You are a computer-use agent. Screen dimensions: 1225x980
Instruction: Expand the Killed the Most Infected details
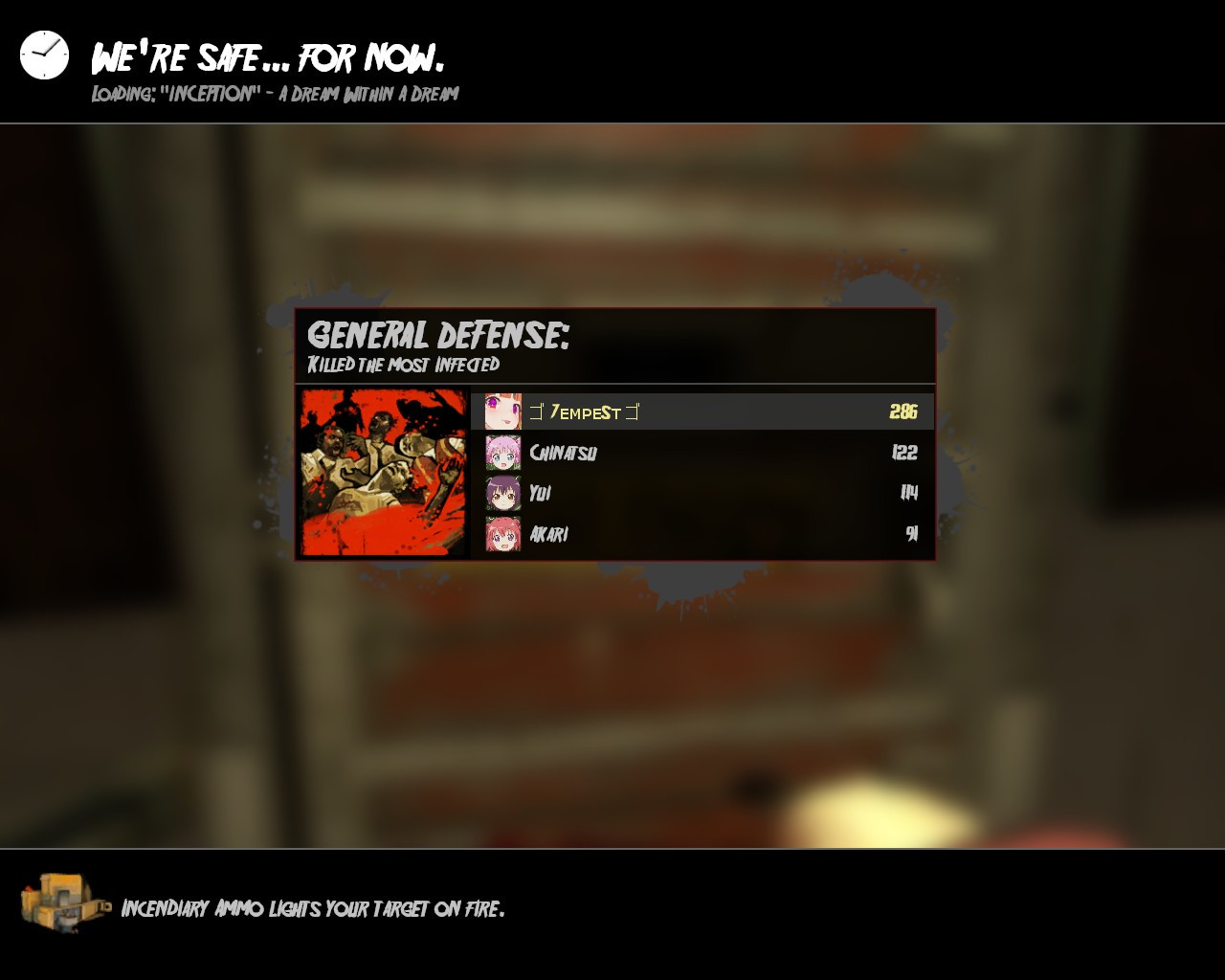point(405,365)
